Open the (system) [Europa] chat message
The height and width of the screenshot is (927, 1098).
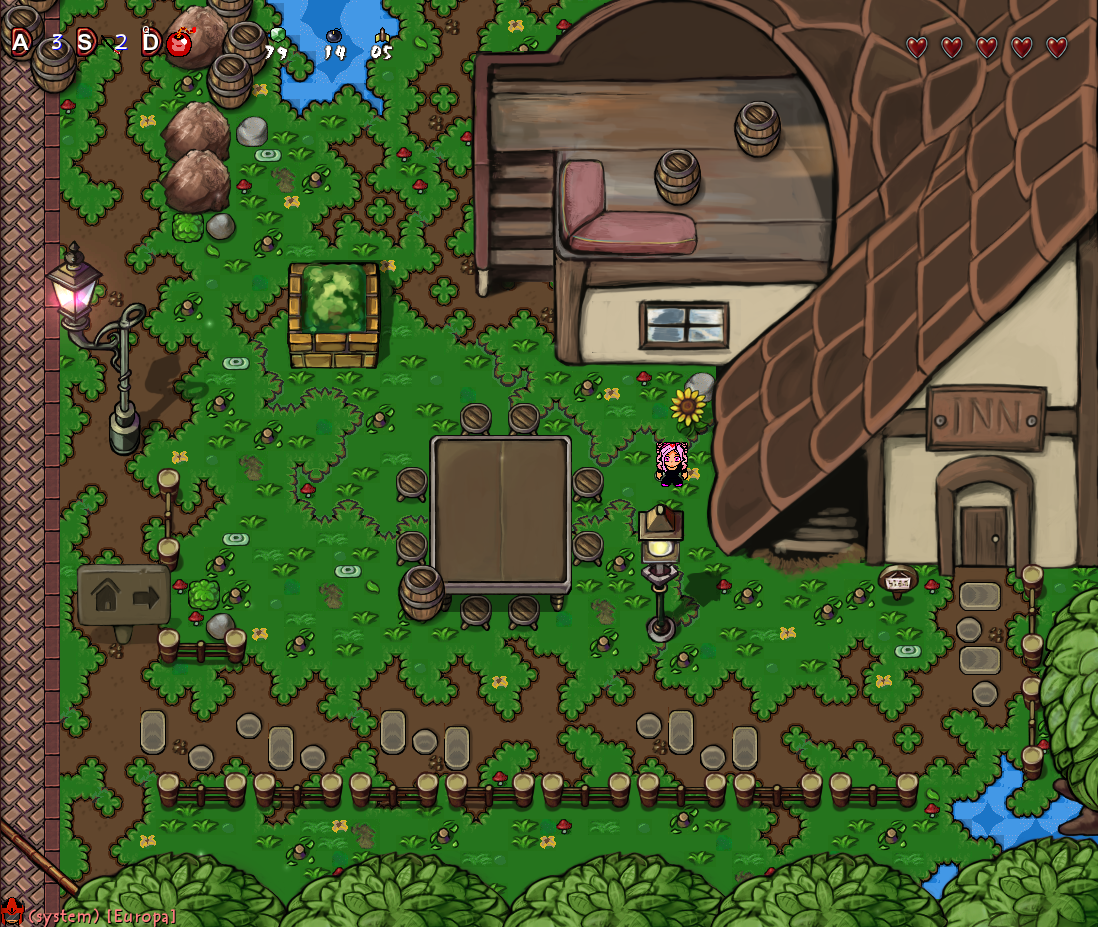click(102, 916)
